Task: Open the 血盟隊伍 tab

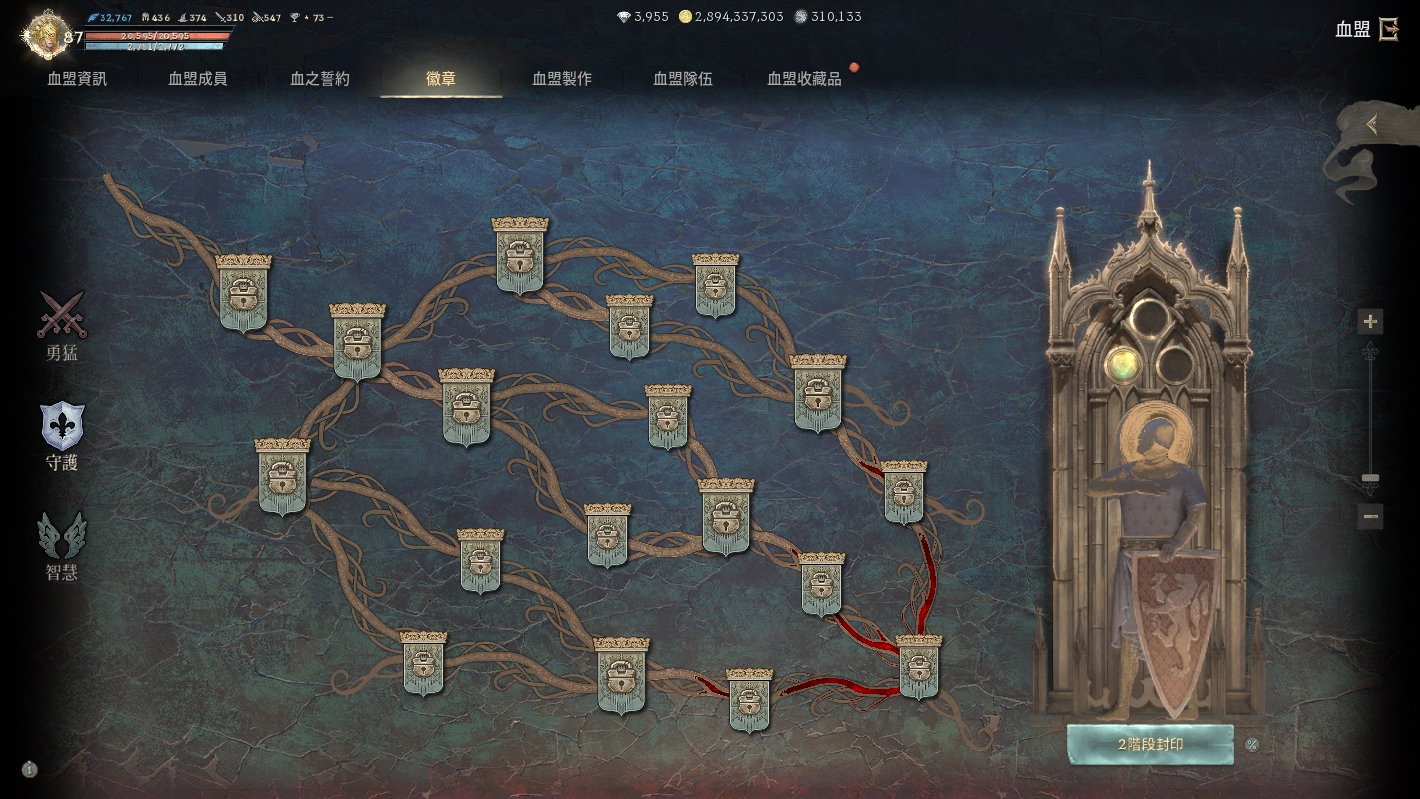Action: click(x=683, y=79)
